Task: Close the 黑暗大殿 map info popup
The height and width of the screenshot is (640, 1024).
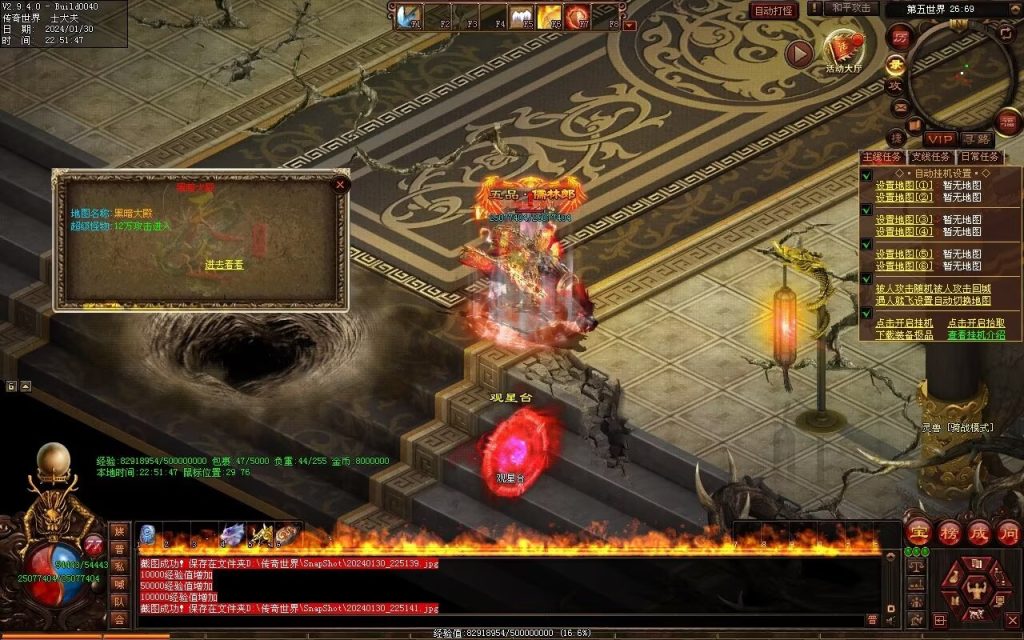Action: point(340,184)
